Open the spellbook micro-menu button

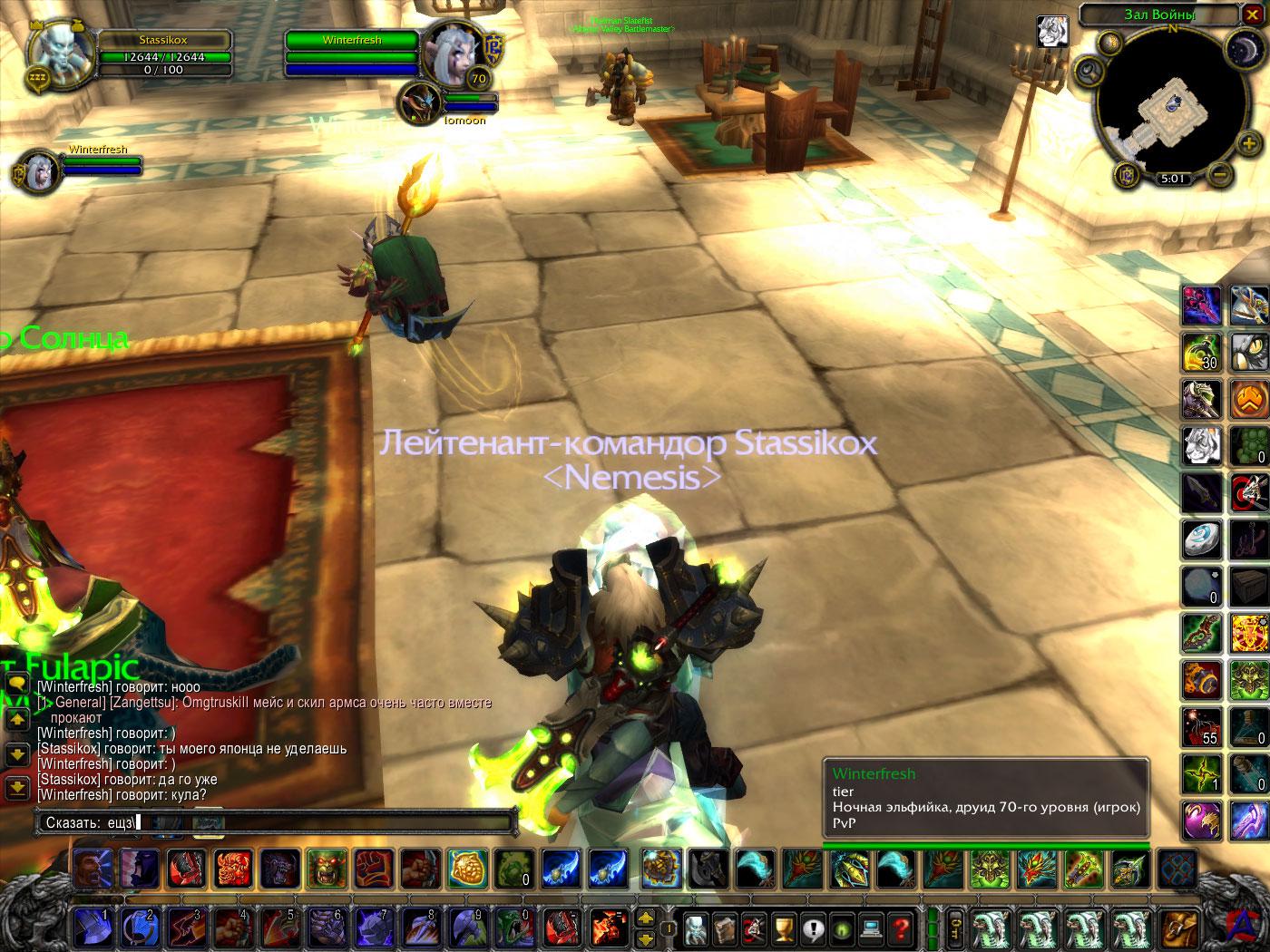(x=724, y=928)
